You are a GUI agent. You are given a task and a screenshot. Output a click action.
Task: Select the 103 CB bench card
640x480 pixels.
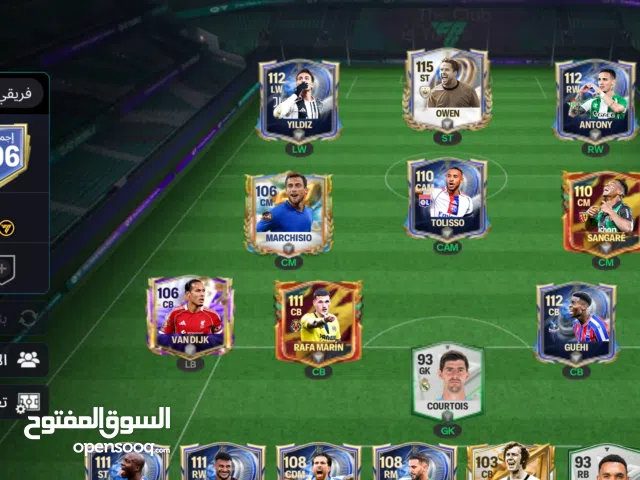pyautogui.click(x=510, y=462)
